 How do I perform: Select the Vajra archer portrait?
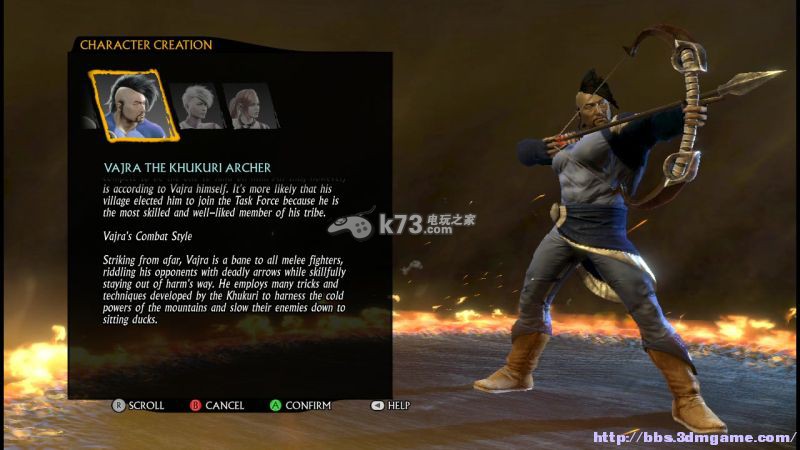(132, 104)
